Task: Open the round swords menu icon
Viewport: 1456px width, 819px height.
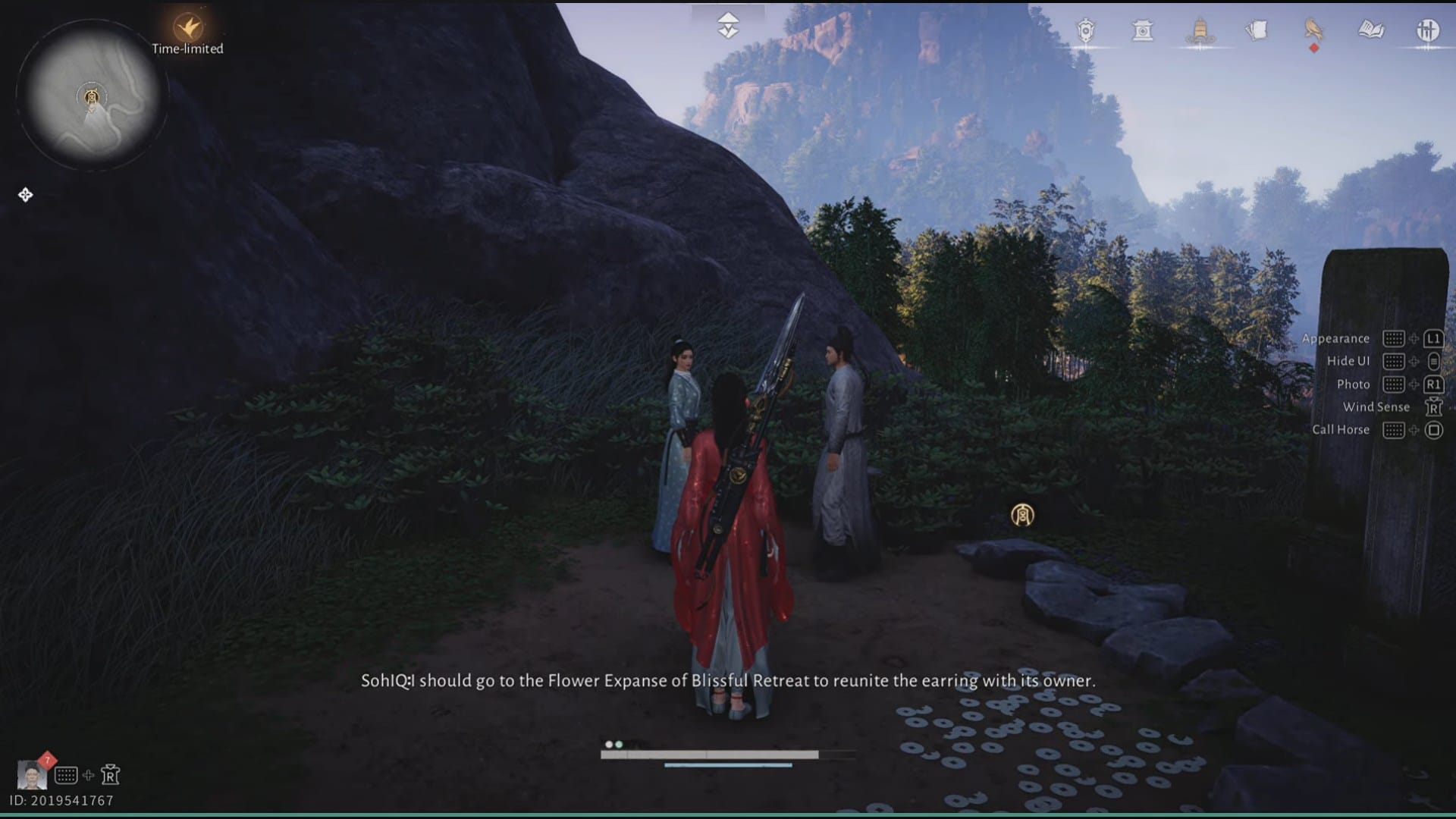Action: (x=1428, y=30)
